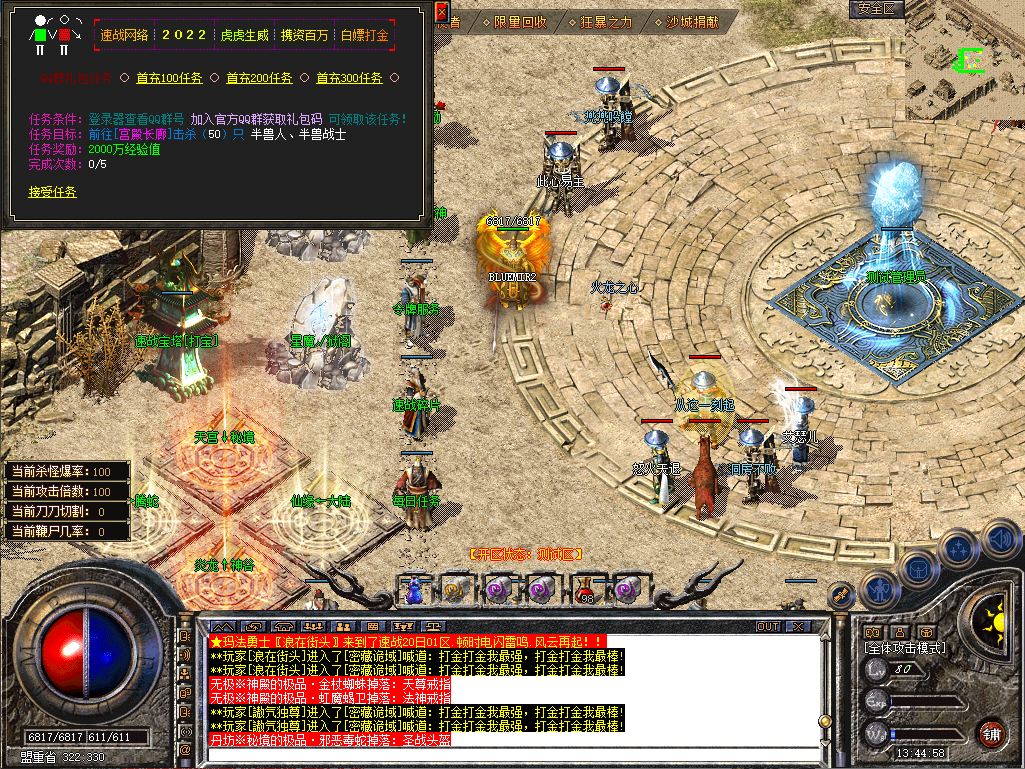Open the 狂暴之力 top menu
Viewport: 1025px width, 769px height.
606,21
